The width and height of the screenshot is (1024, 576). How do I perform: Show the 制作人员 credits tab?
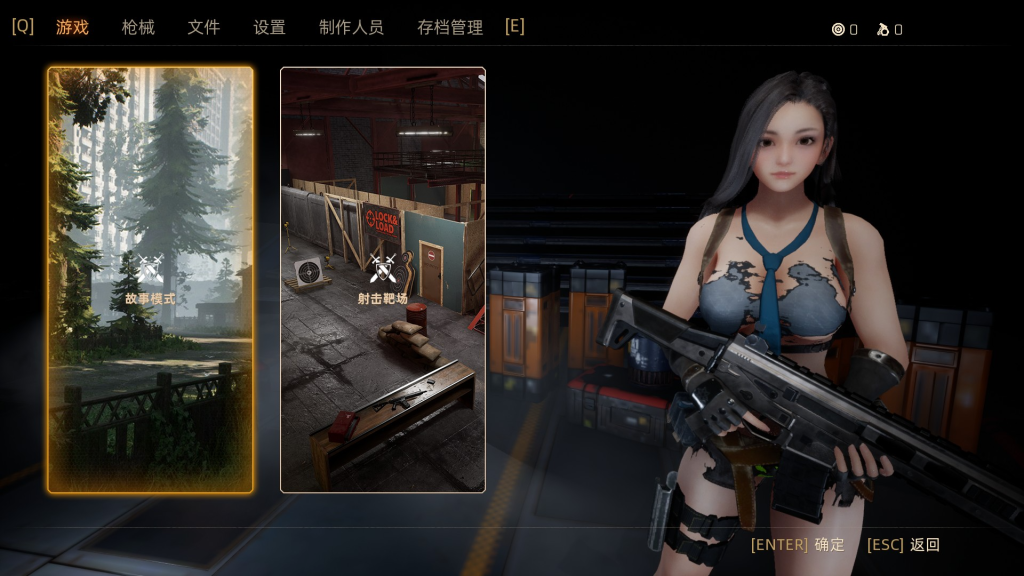(x=351, y=27)
